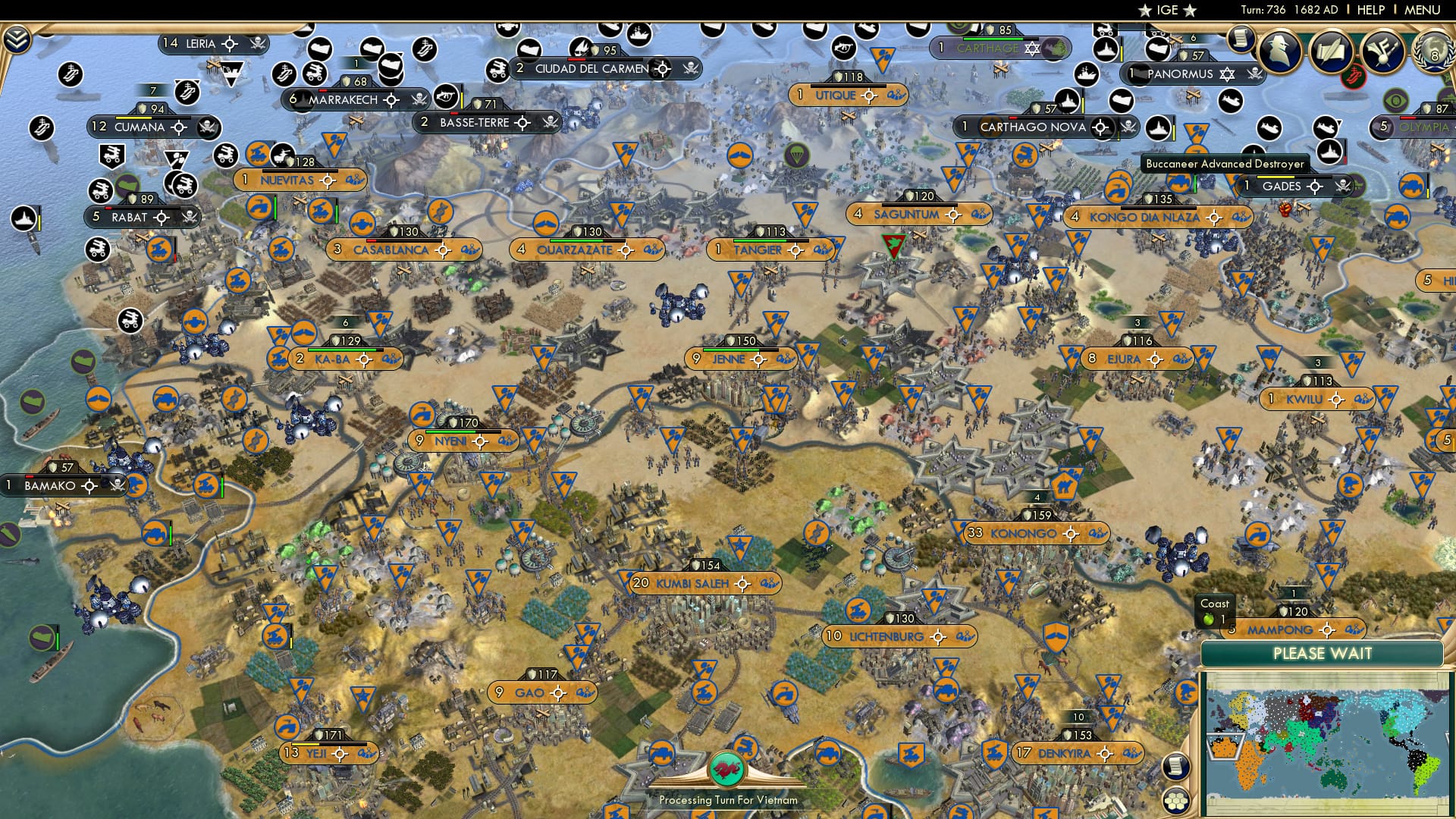The height and width of the screenshot is (819, 1456).
Task: Click the pirate skull icon on the Marrakech banner
Action: pyautogui.click(x=420, y=99)
